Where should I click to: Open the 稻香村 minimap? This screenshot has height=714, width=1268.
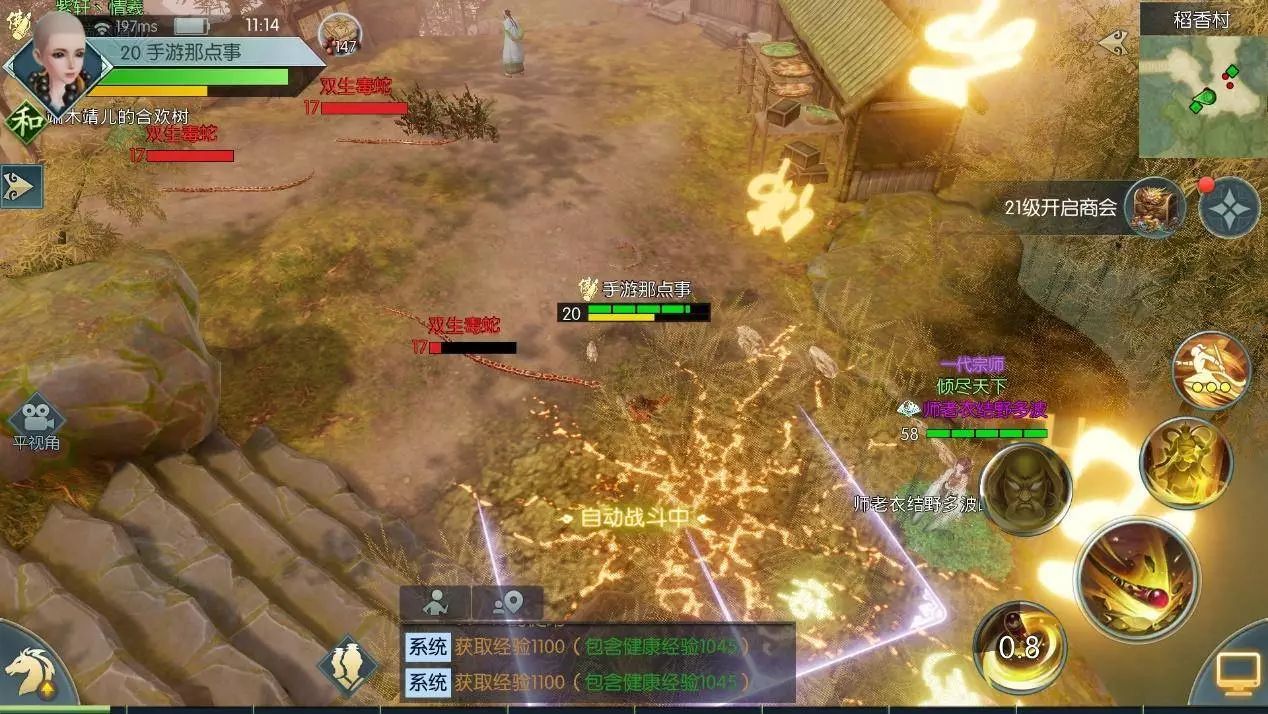click(x=1203, y=96)
